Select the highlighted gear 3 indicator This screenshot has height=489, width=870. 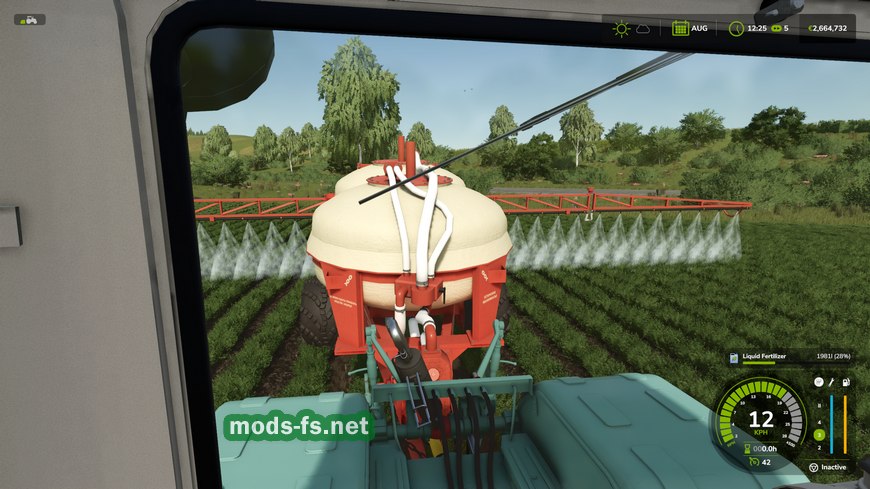tap(818, 435)
